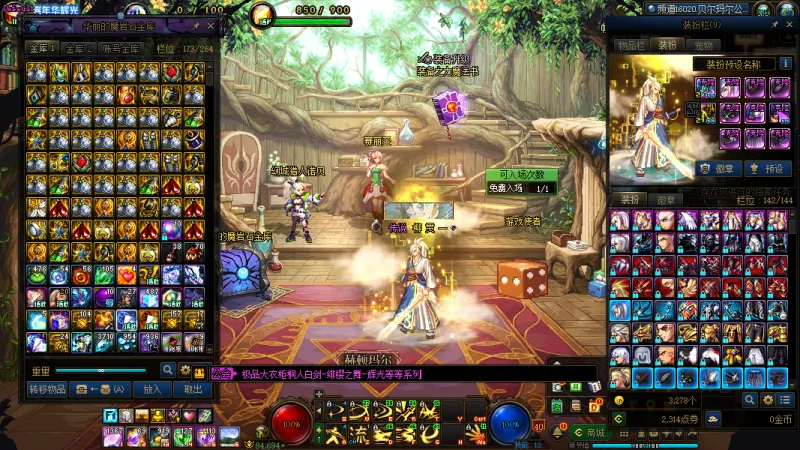Use the red heart quick bar icon

188,415
